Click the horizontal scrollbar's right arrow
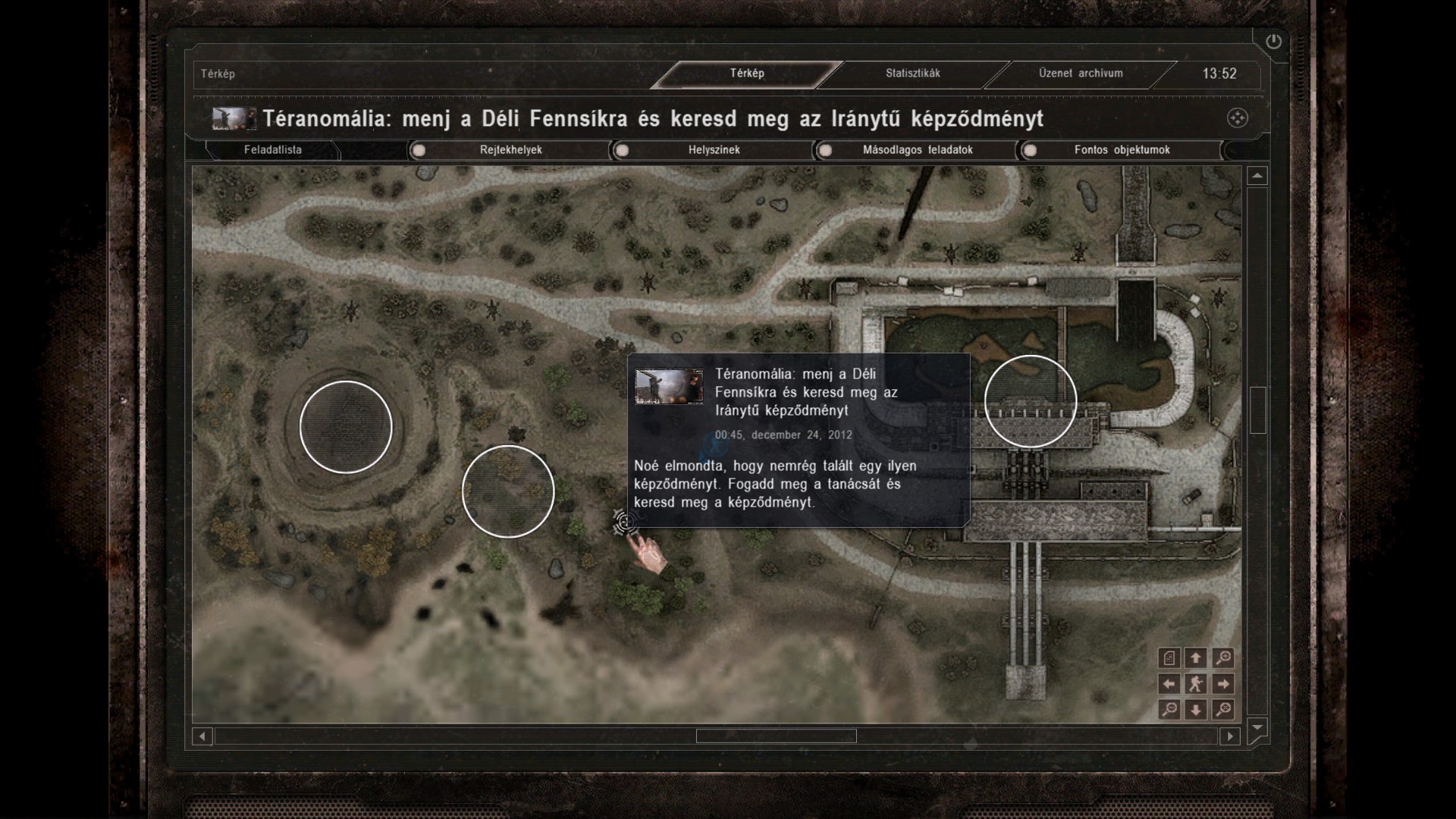This screenshot has height=819, width=1456. pos(1229,736)
